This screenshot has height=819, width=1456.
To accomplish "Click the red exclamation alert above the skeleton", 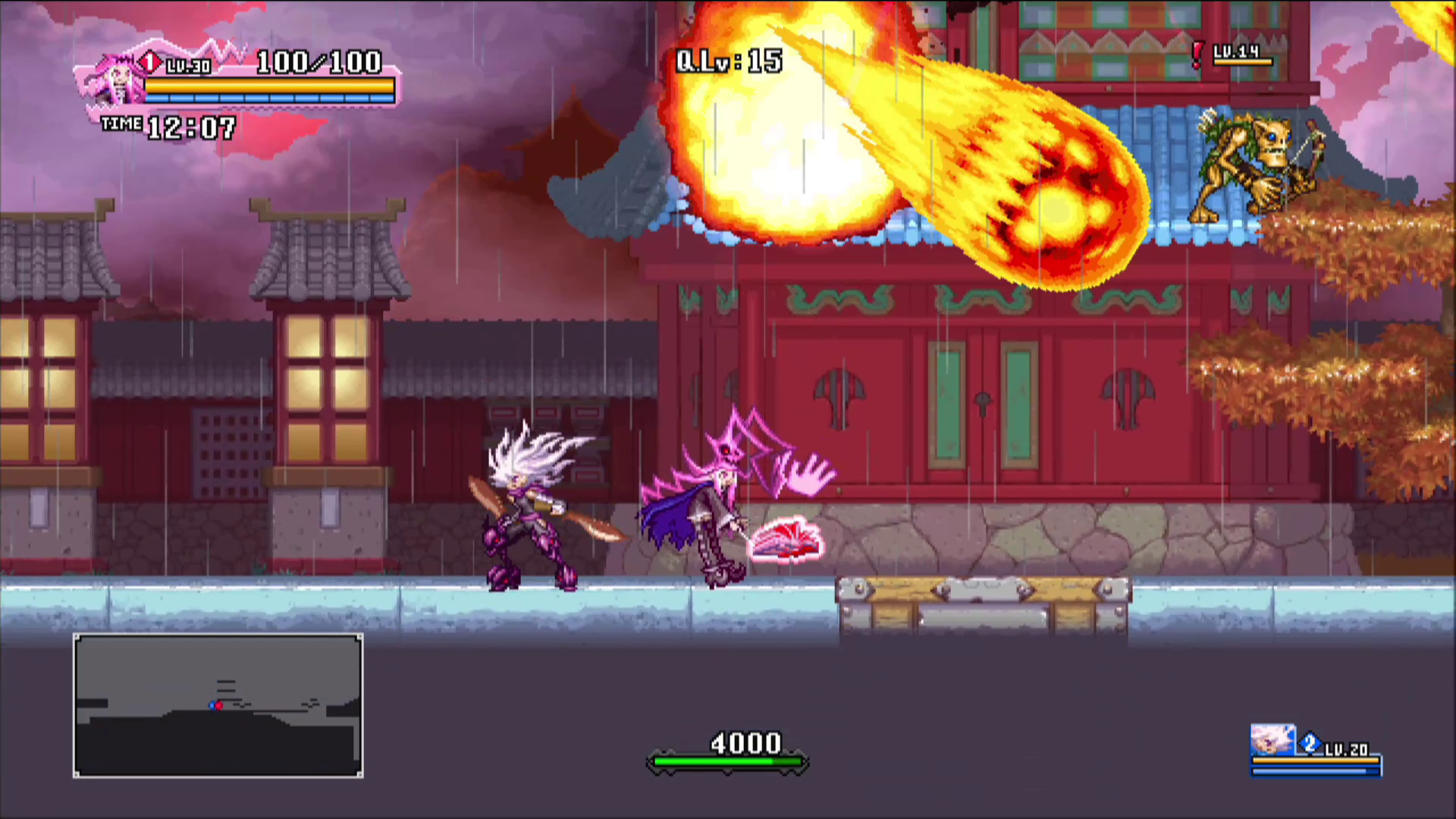I will (x=1196, y=53).
